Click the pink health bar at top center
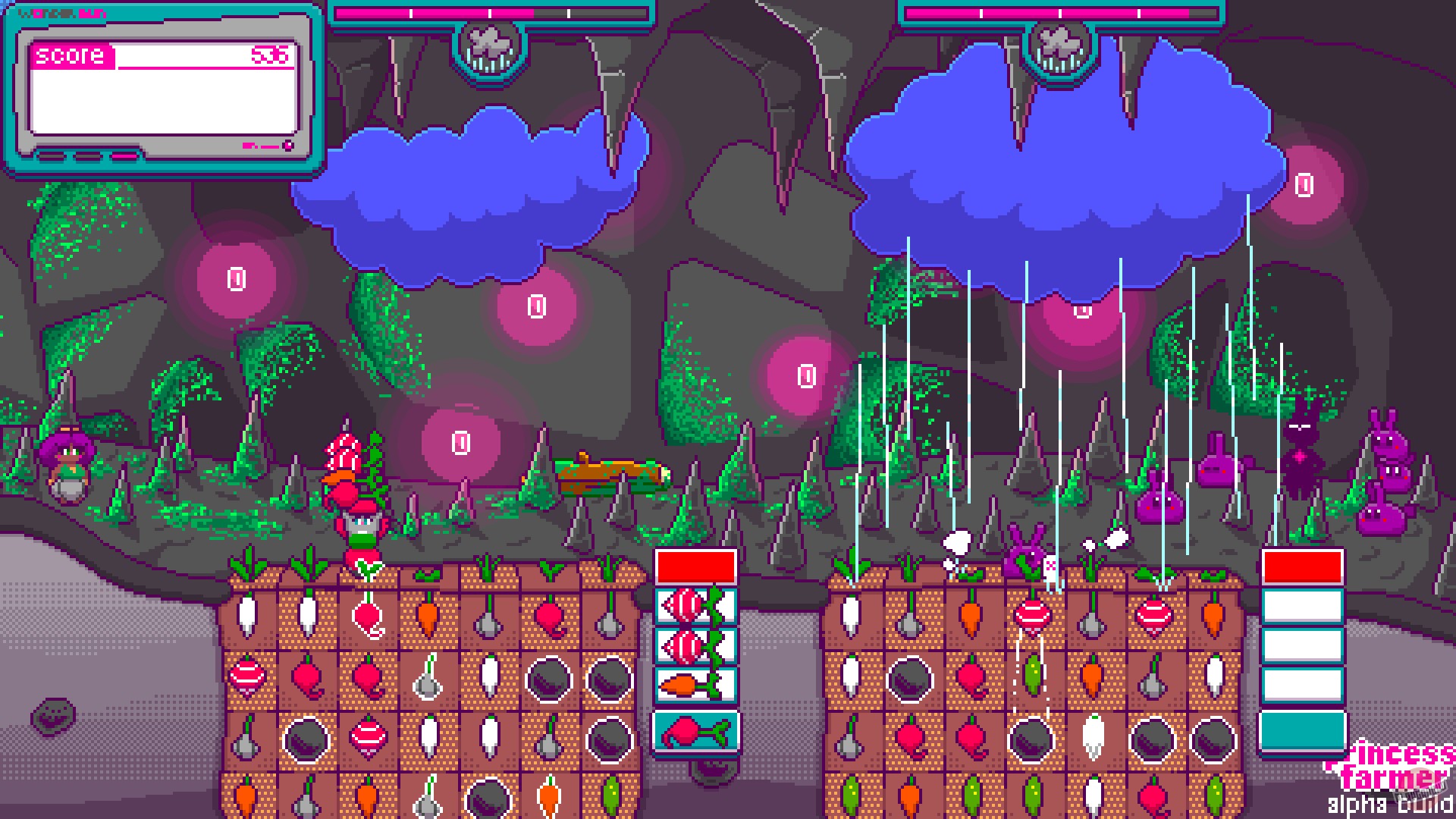1456x819 pixels. (493, 11)
